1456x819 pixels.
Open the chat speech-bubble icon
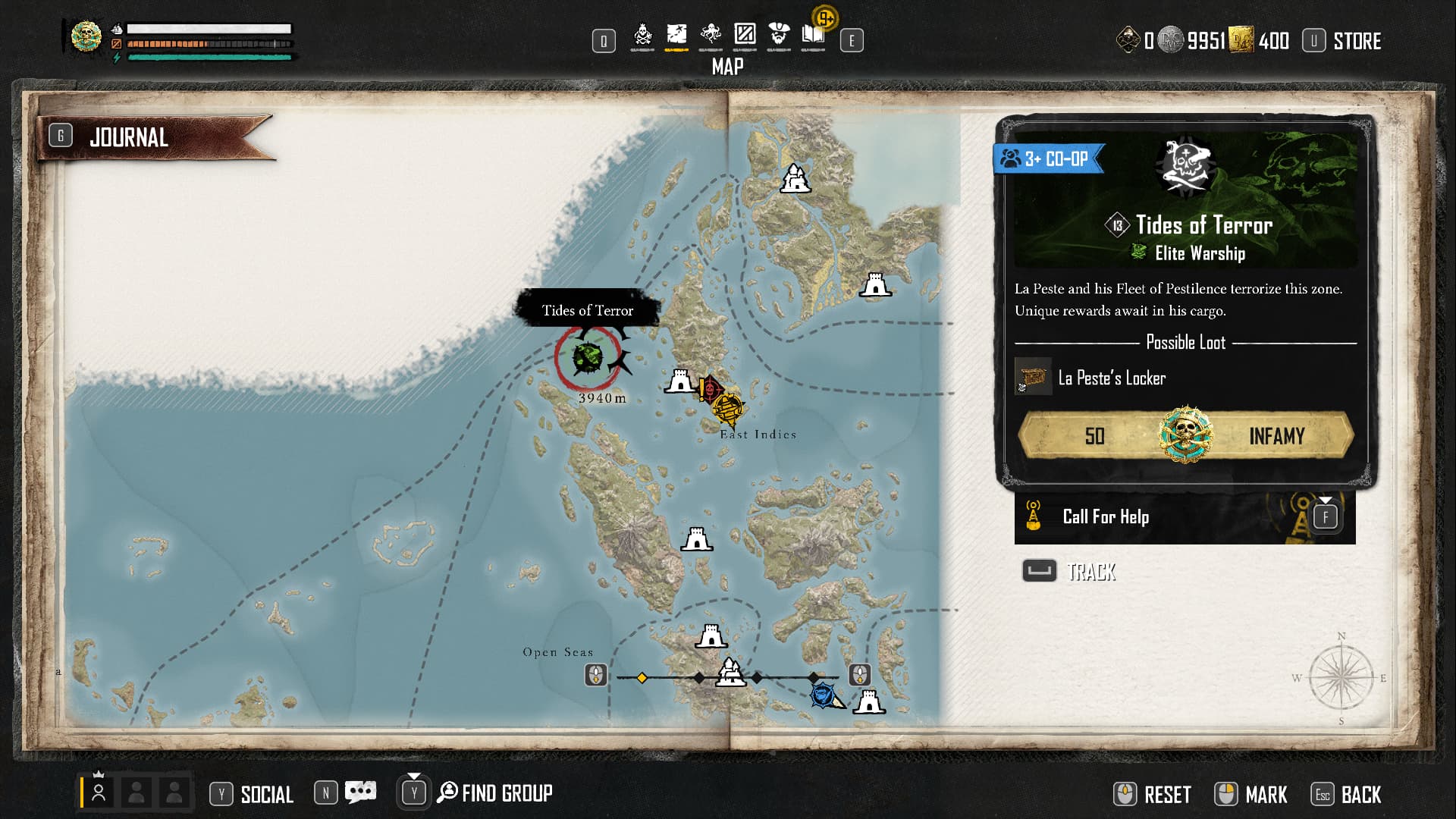360,793
